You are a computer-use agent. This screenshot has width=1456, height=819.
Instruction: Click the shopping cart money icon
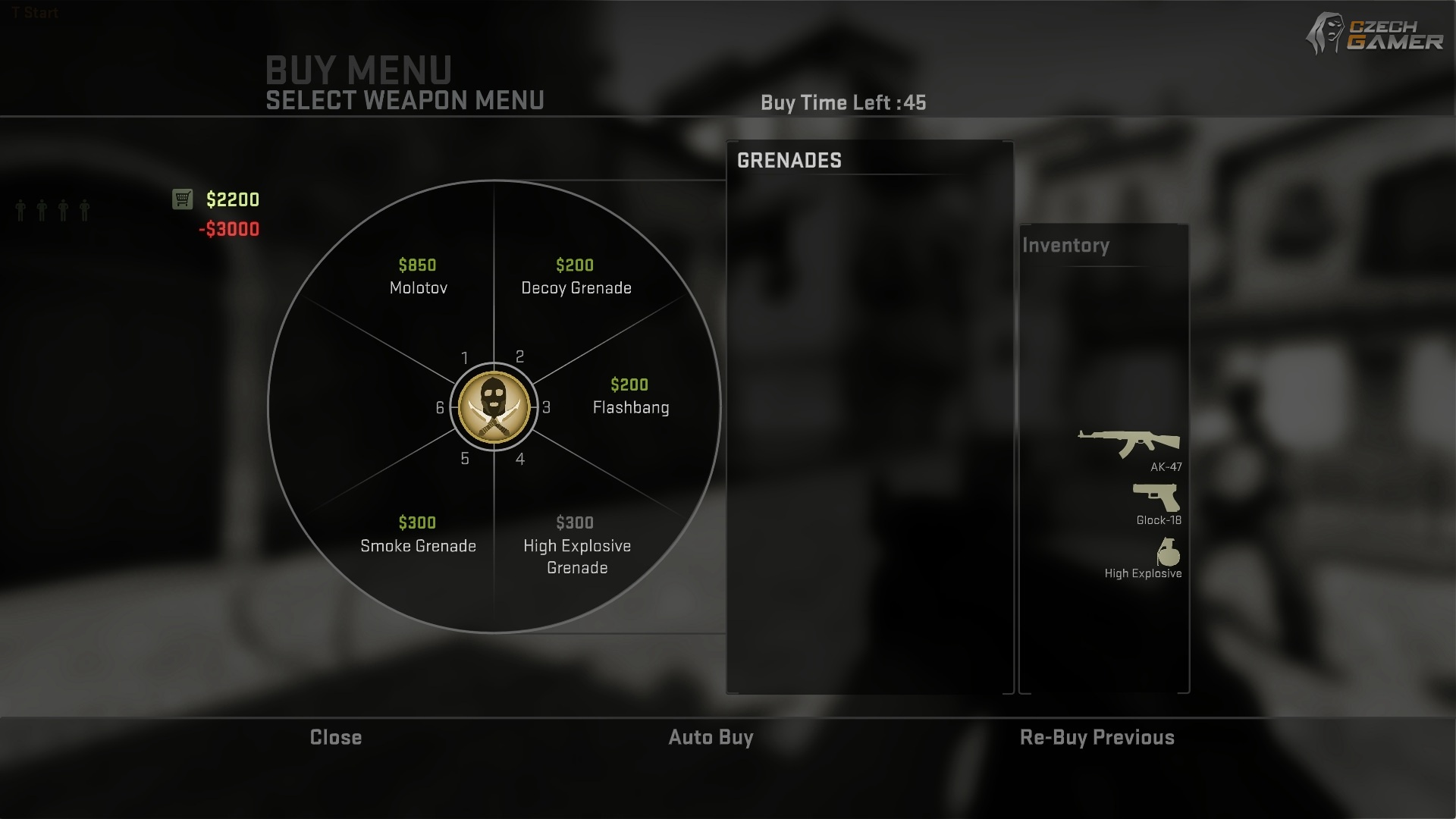[x=182, y=199]
